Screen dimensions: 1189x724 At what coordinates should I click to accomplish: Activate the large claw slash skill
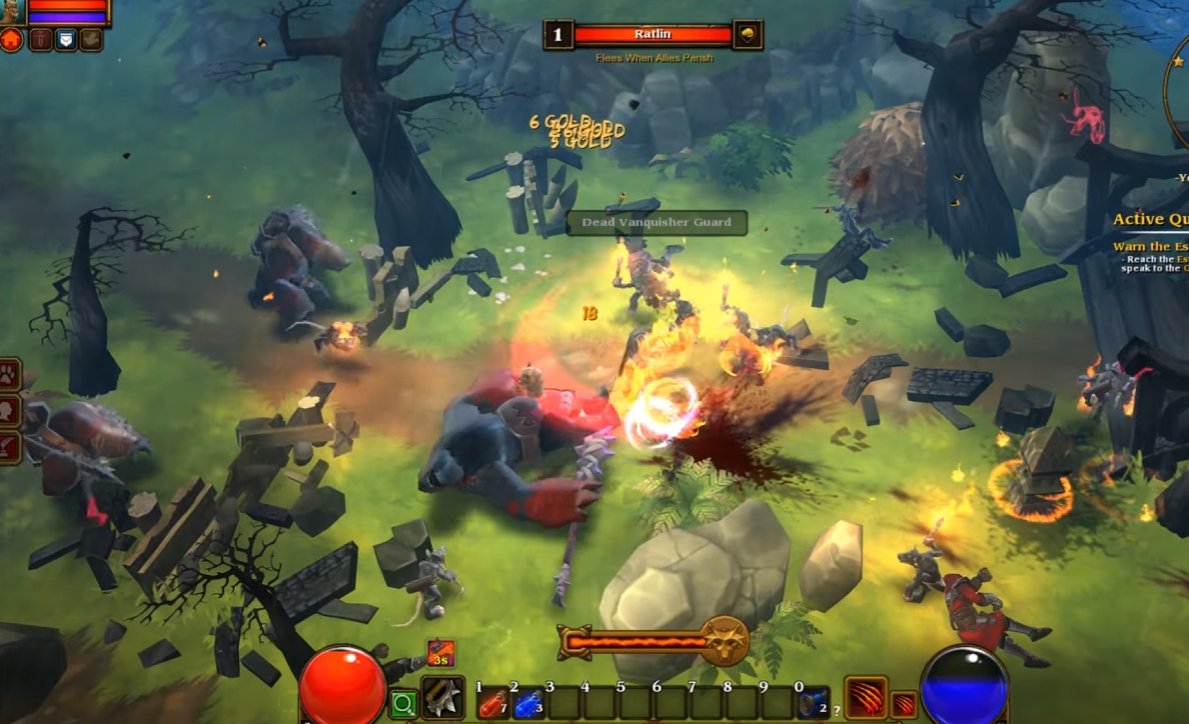click(x=864, y=697)
